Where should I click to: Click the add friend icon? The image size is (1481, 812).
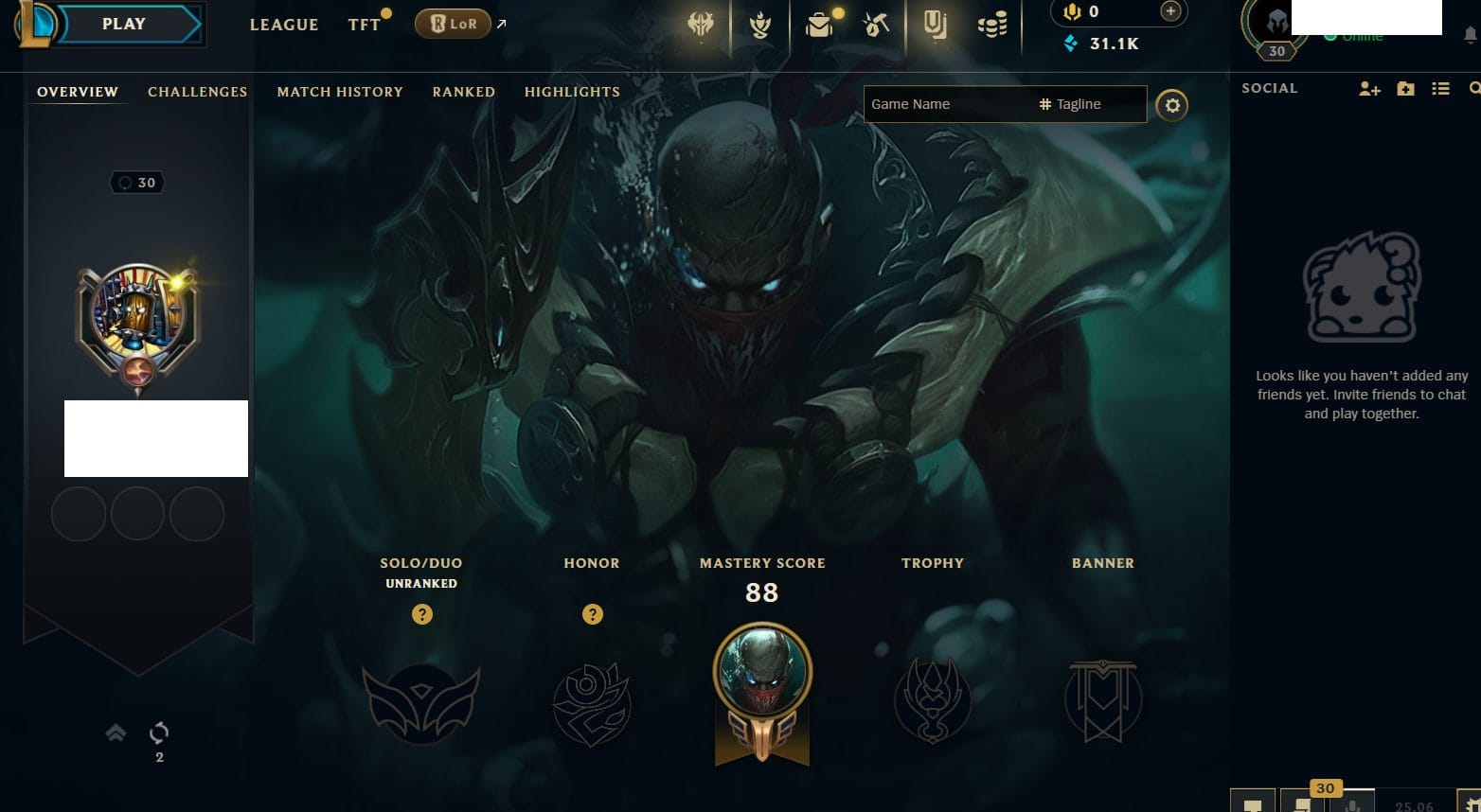coord(1369,89)
